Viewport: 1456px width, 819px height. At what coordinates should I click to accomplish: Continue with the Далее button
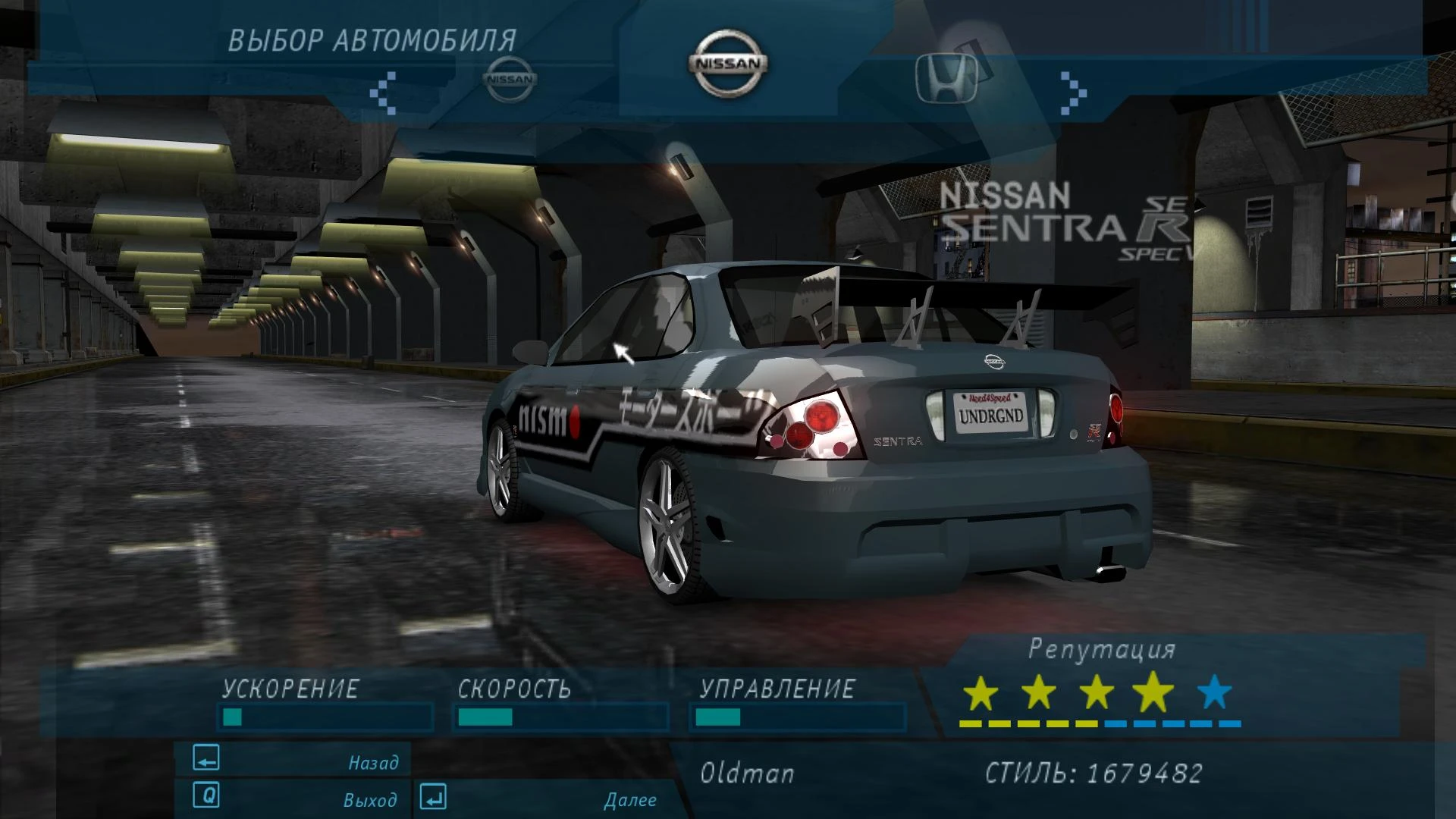[x=540, y=799]
